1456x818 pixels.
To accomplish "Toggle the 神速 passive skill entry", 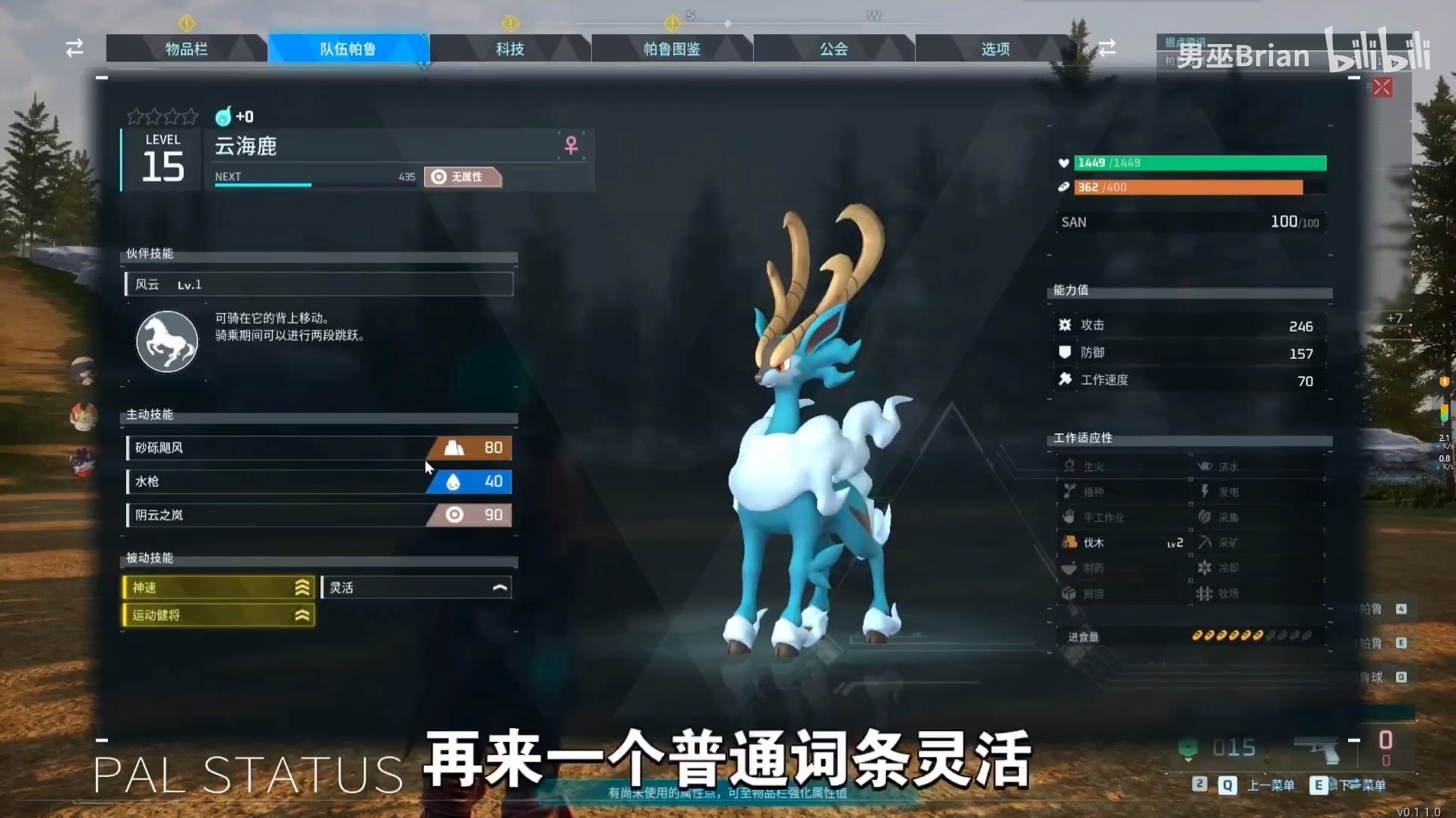I will click(x=218, y=587).
